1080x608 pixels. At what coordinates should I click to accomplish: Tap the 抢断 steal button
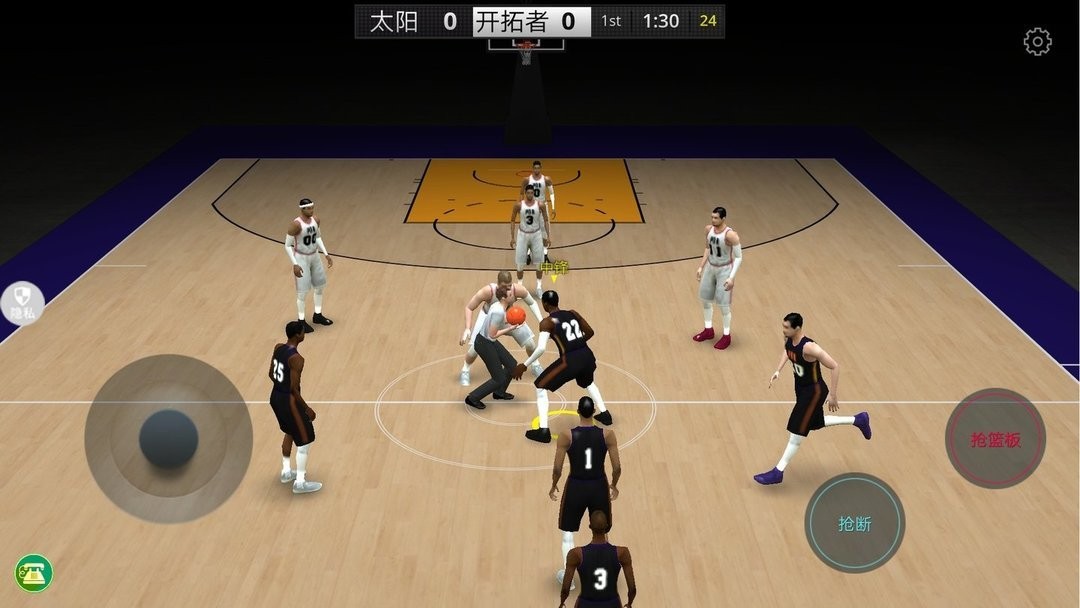point(854,523)
